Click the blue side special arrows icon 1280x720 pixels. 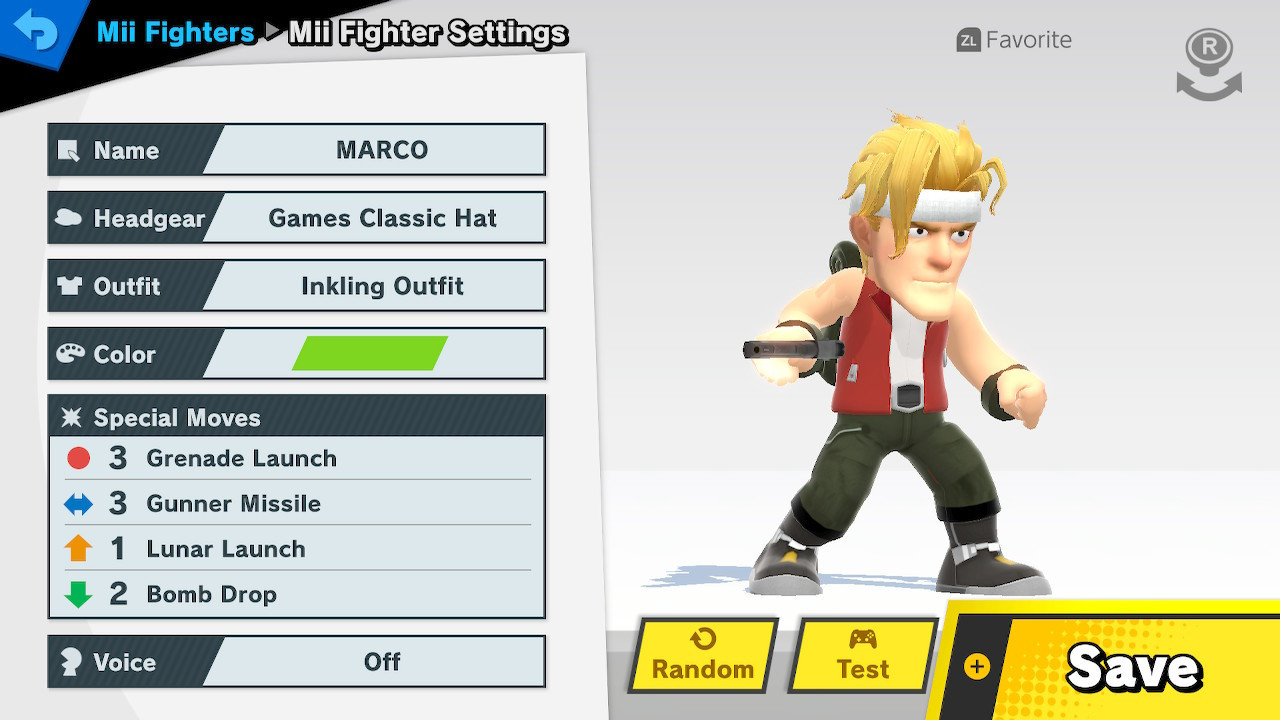pos(80,503)
